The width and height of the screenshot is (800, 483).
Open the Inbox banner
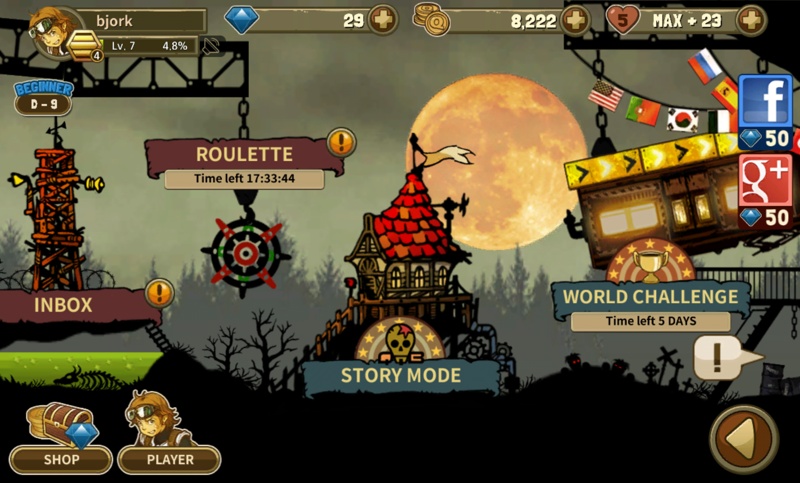pyautogui.click(x=62, y=304)
